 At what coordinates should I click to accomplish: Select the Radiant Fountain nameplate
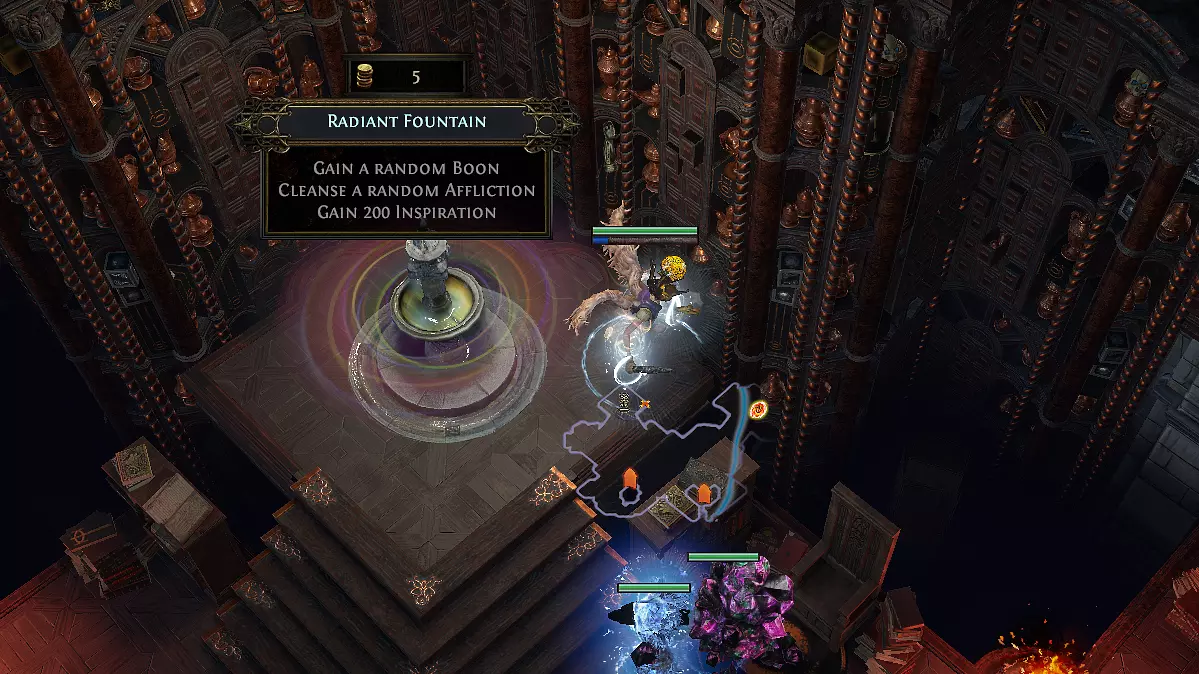[406, 122]
